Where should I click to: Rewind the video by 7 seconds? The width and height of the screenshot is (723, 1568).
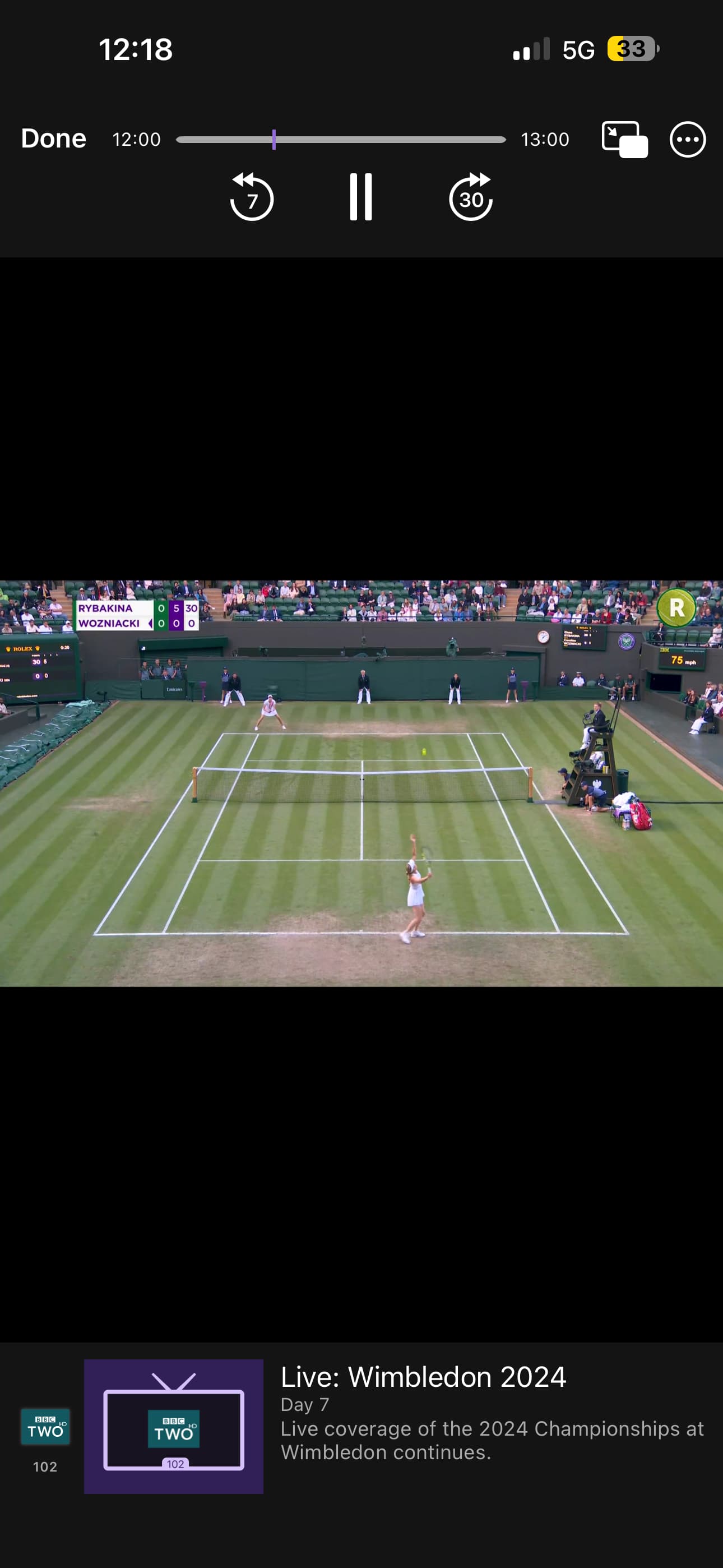tap(251, 197)
